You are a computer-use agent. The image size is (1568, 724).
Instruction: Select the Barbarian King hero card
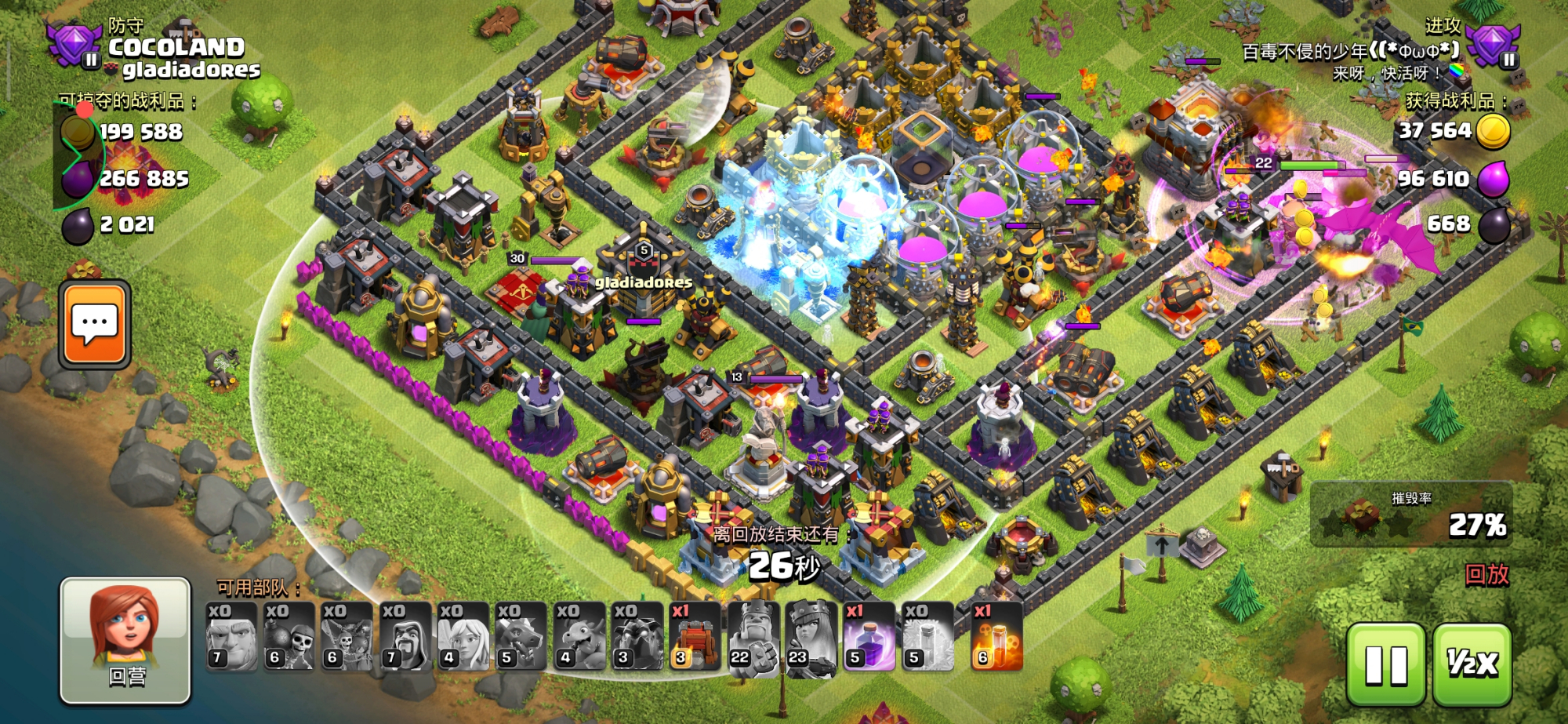(753, 636)
